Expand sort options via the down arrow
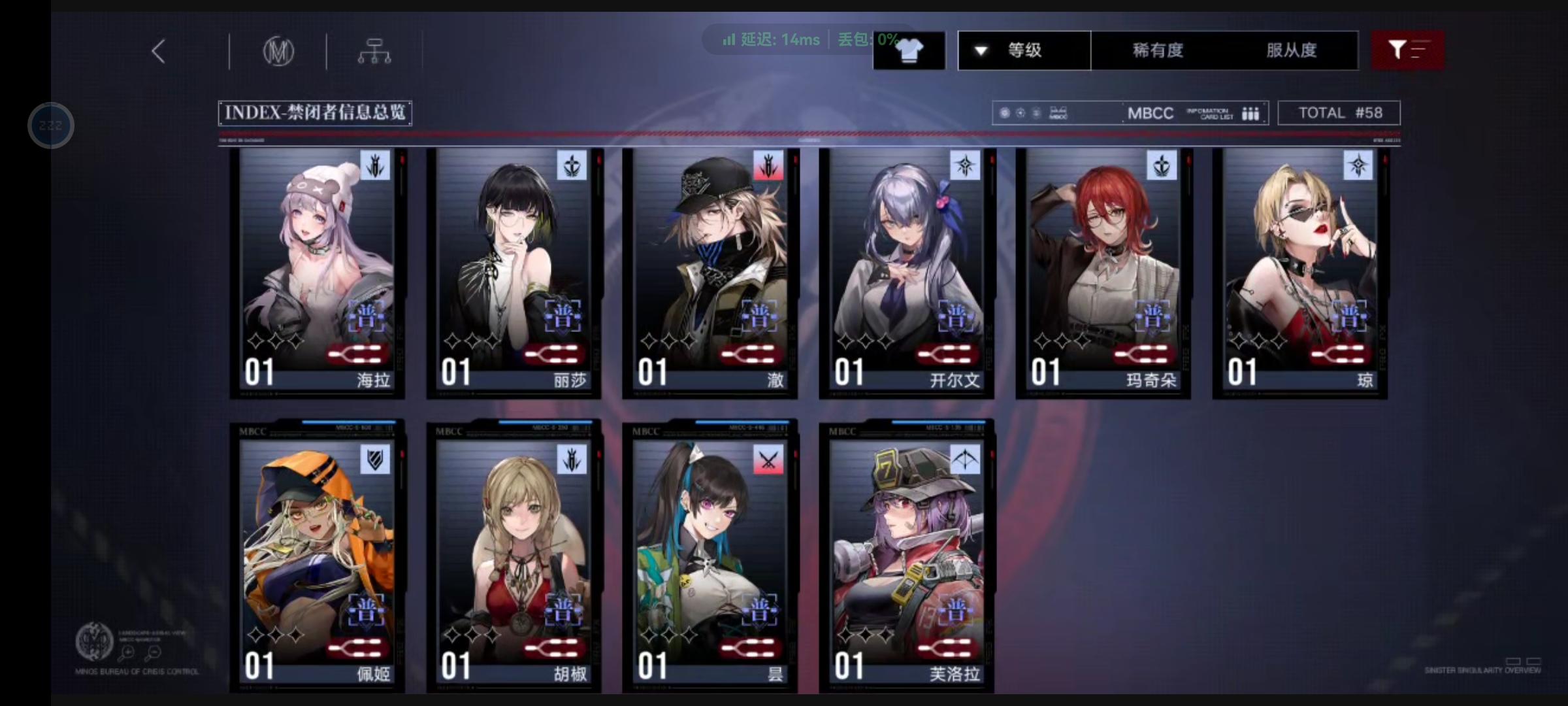Image resolution: width=1568 pixels, height=706 pixels. click(x=980, y=50)
